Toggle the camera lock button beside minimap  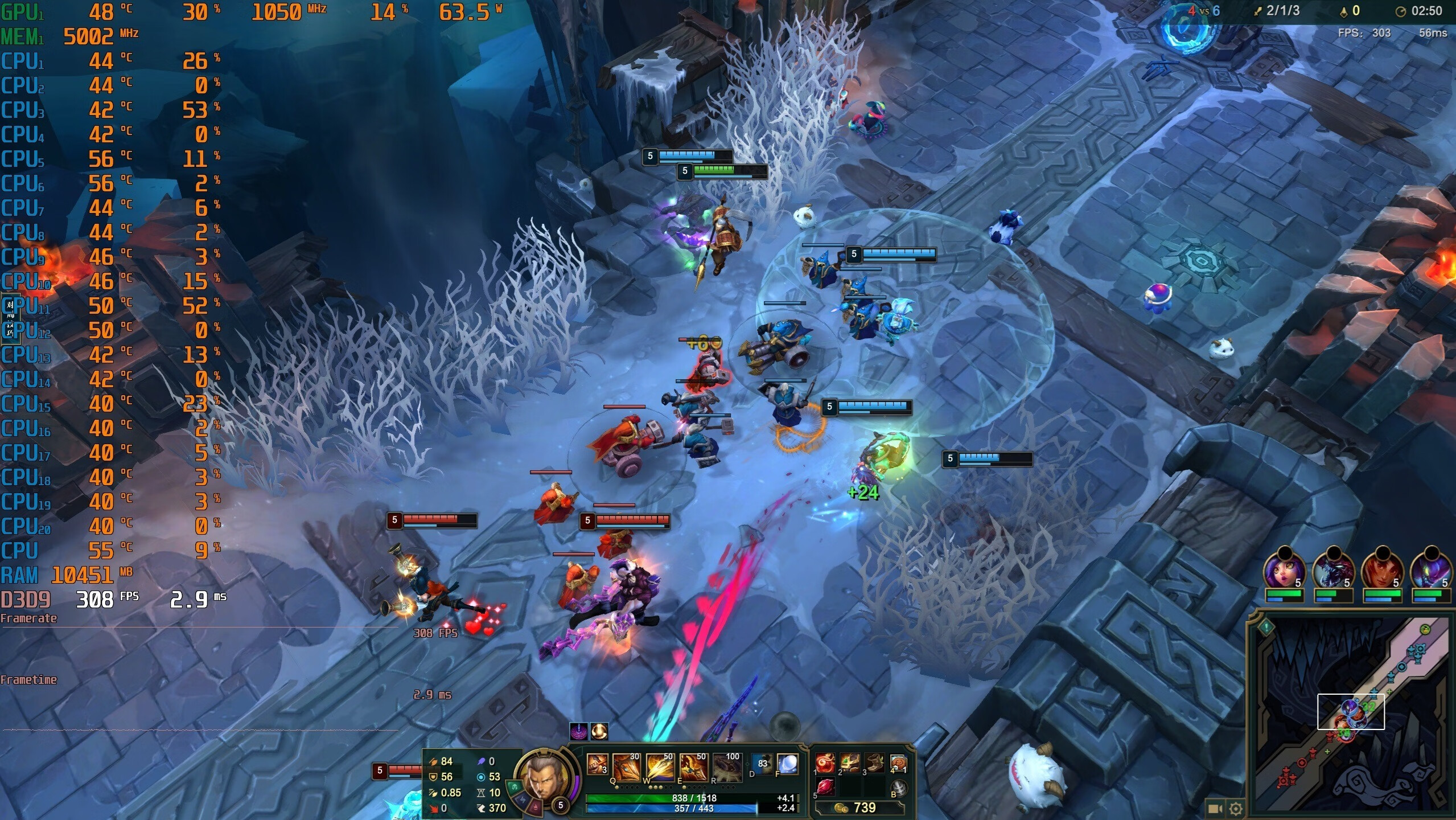[x=1215, y=809]
